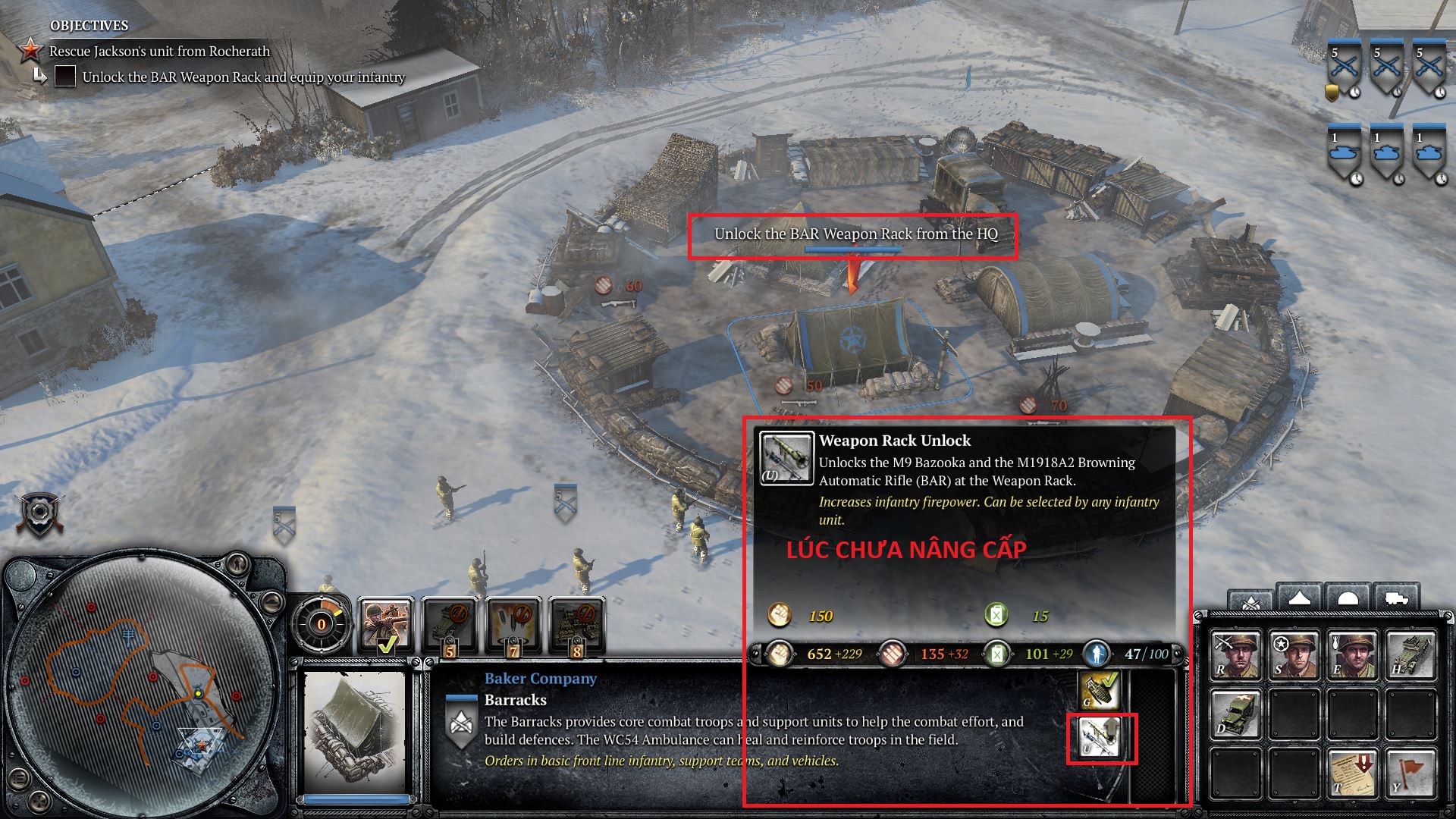
Task: Select the grenade upgrade icon
Action: pyautogui.click(x=1097, y=689)
